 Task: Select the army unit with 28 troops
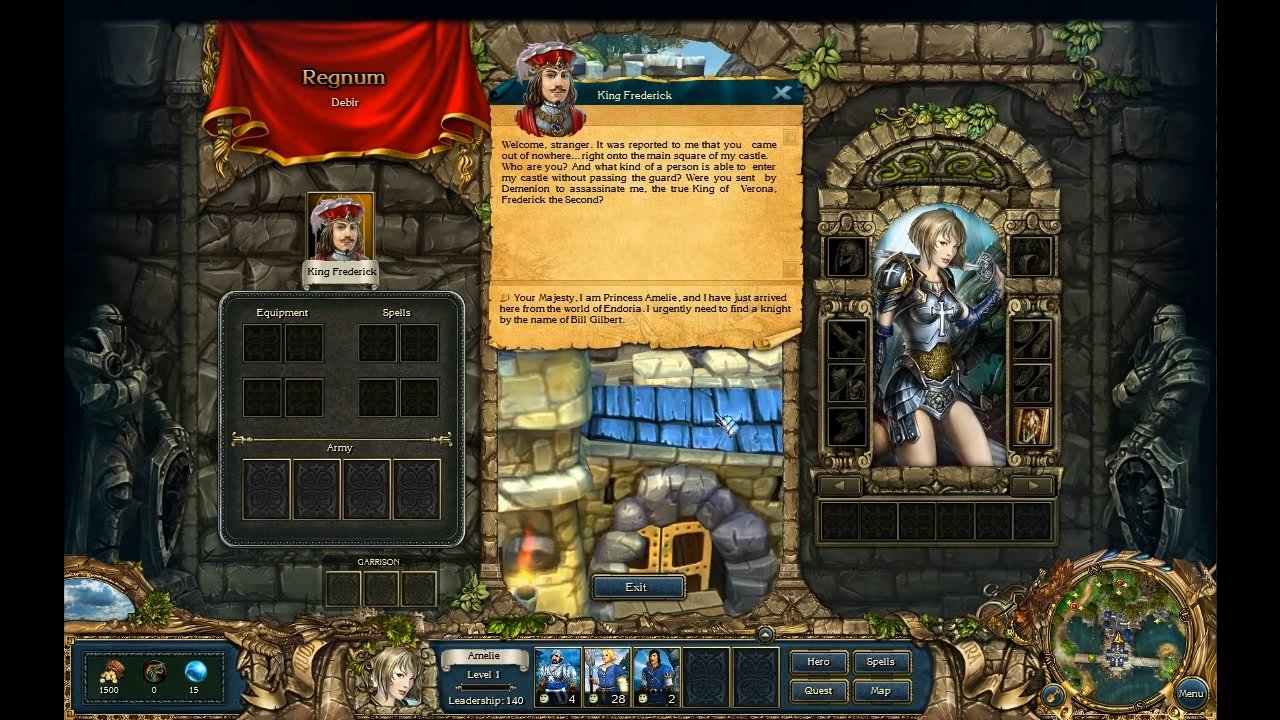pos(607,677)
